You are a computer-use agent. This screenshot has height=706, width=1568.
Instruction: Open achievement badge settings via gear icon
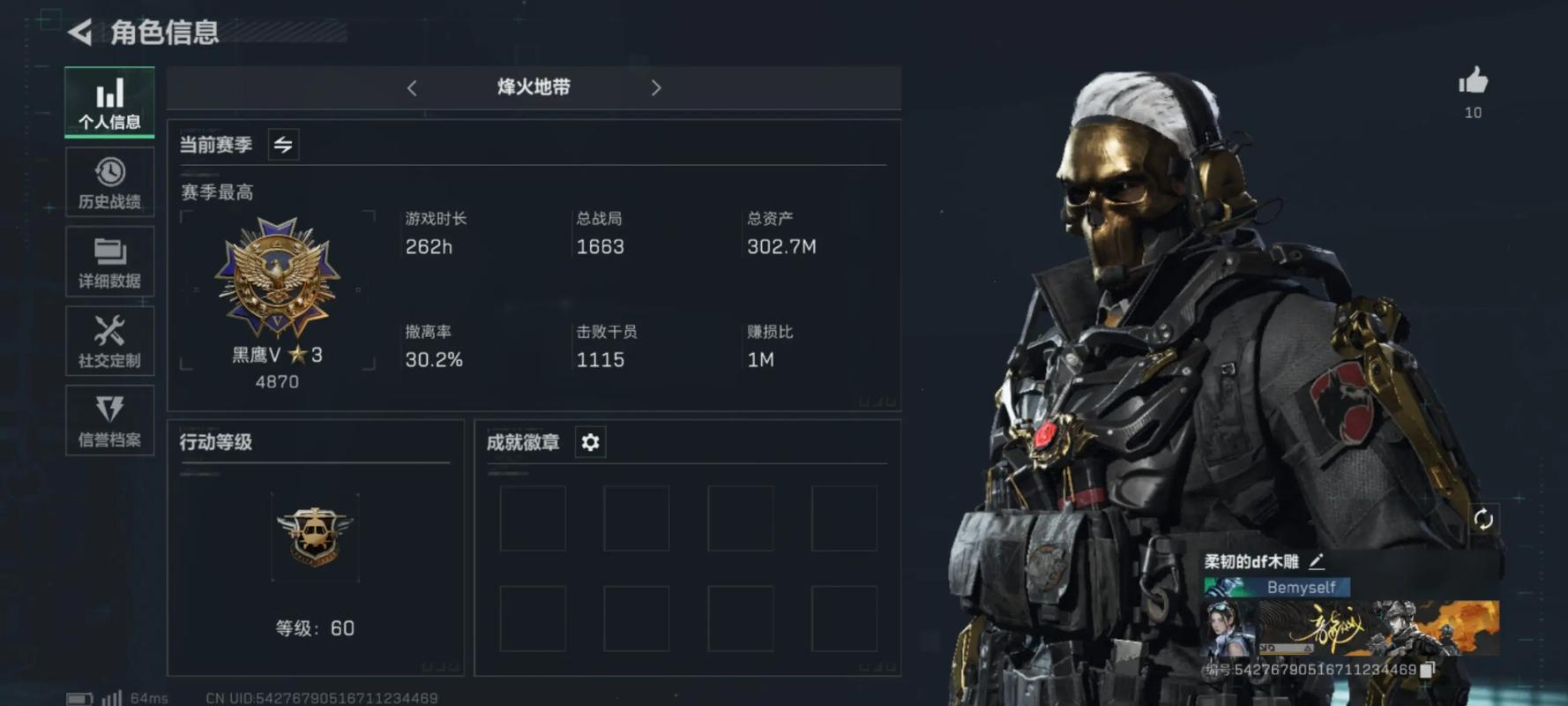click(x=589, y=442)
